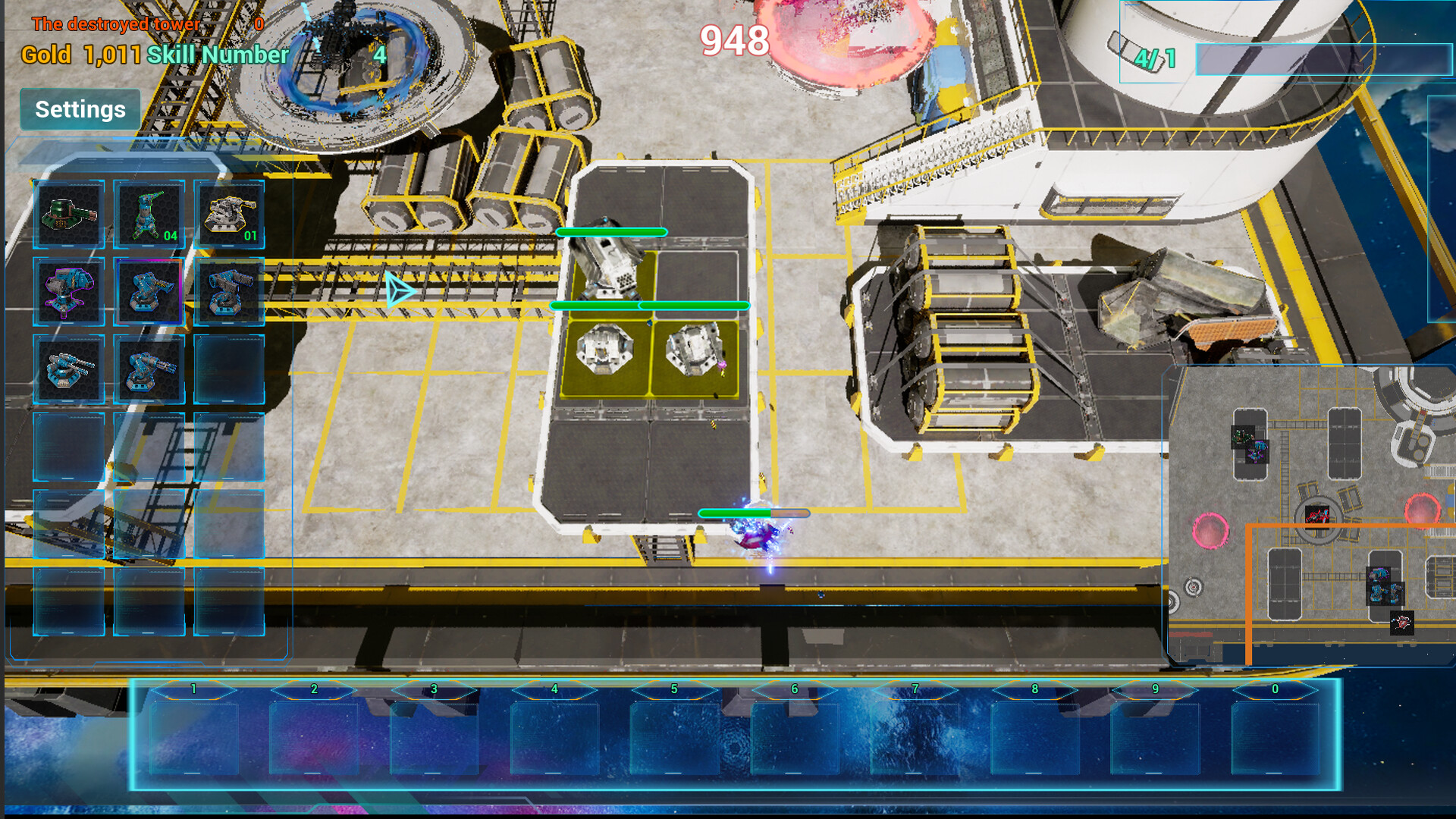The image size is (1456, 819).
Task: Select the white turret icon labeled 01
Action: coord(231,215)
